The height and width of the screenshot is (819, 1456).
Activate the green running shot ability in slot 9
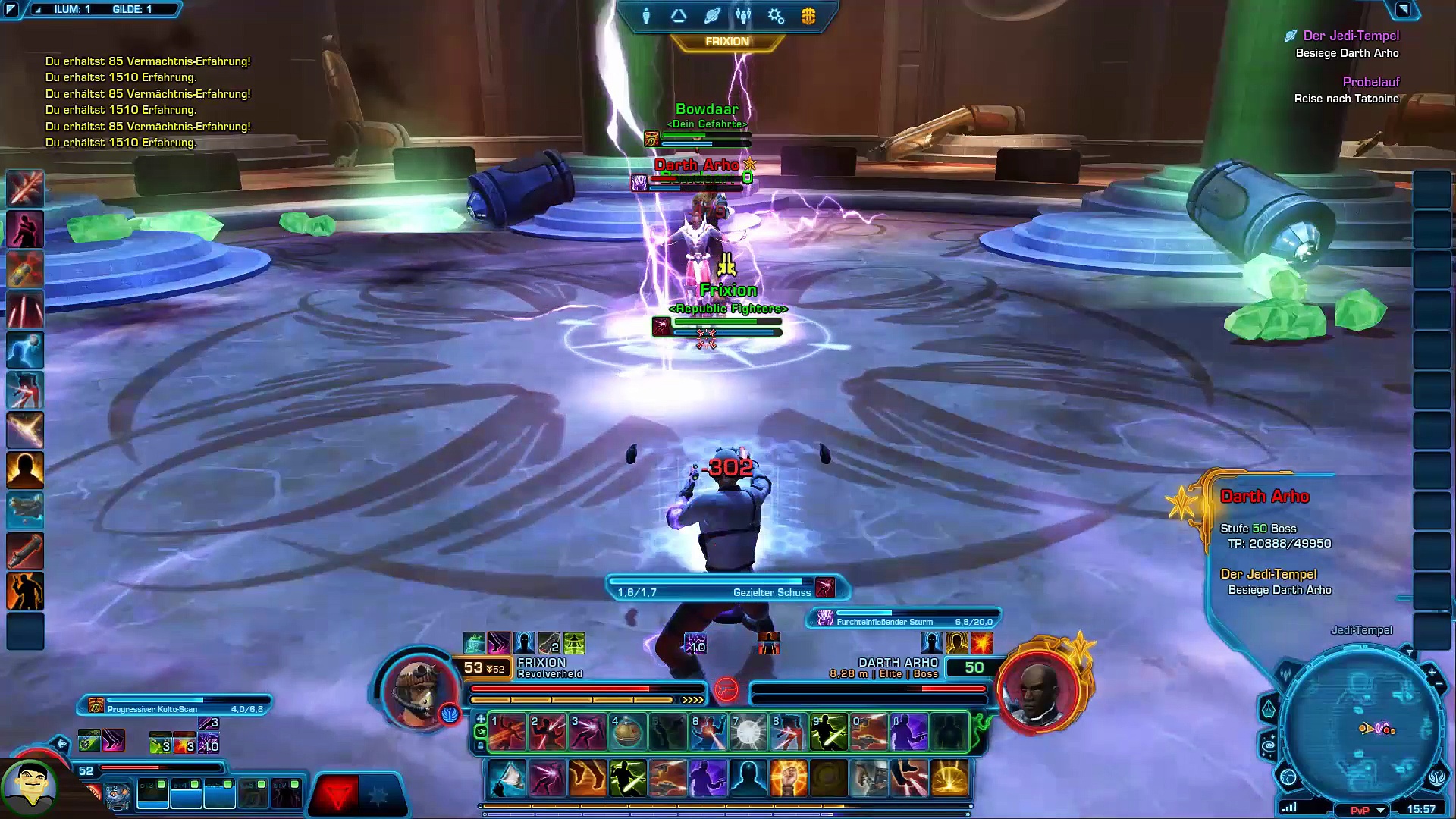click(829, 732)
